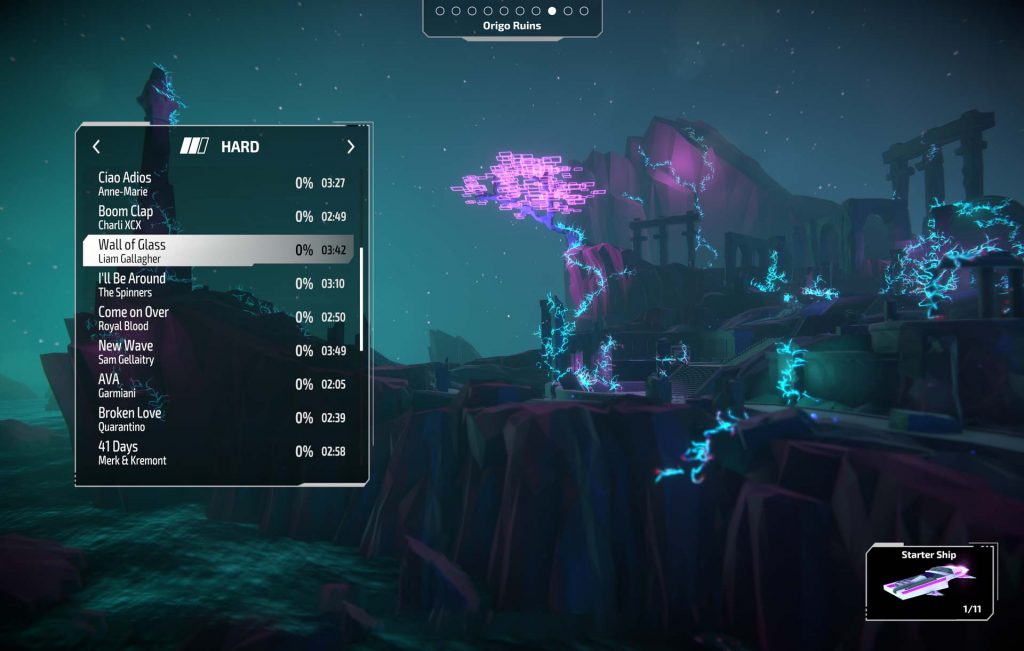
Task: Select the last world dot in page indicator
Action: click(584, 11)
